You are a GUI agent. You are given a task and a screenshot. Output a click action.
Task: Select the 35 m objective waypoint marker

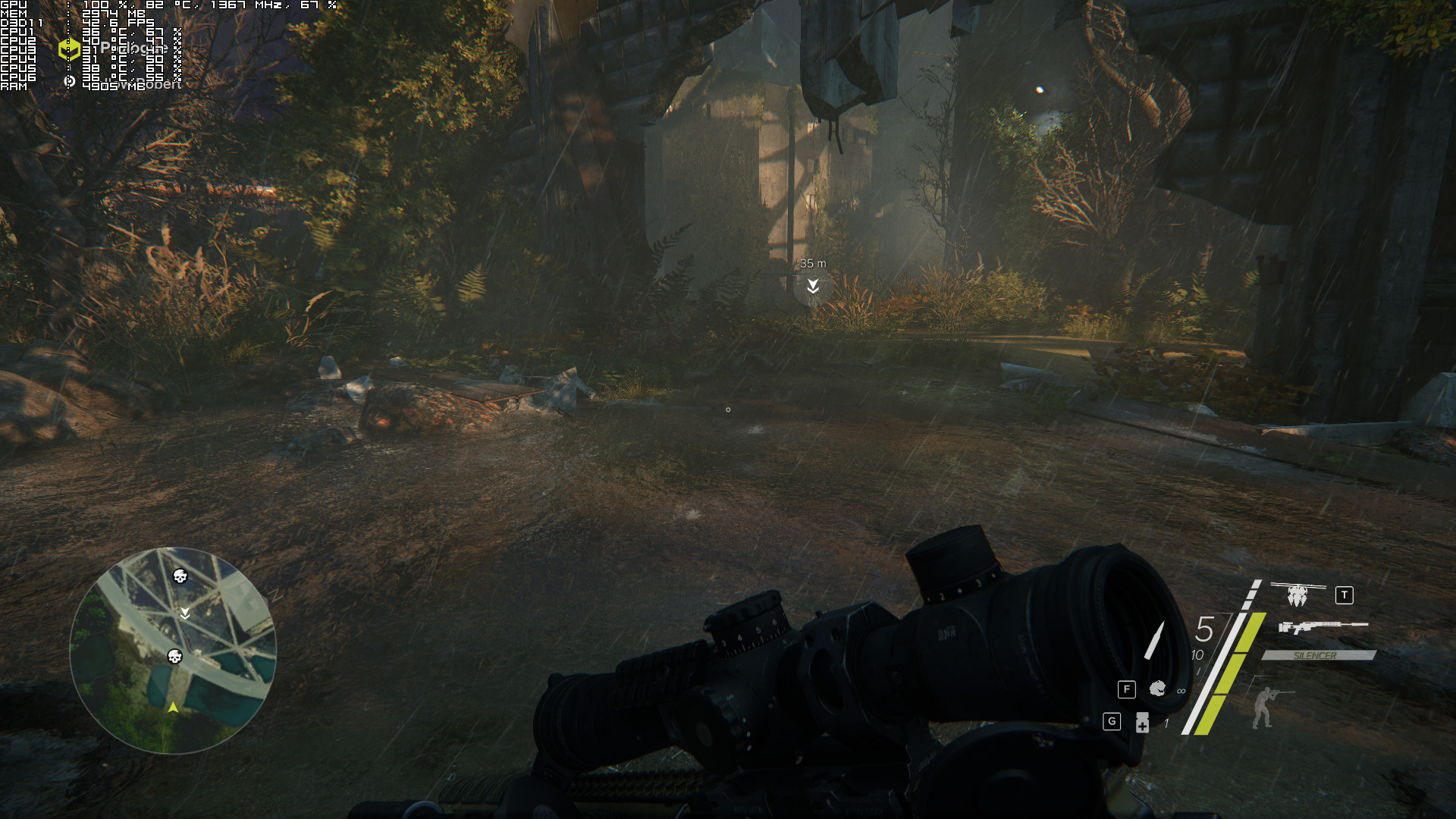click(x=813, y=286)
